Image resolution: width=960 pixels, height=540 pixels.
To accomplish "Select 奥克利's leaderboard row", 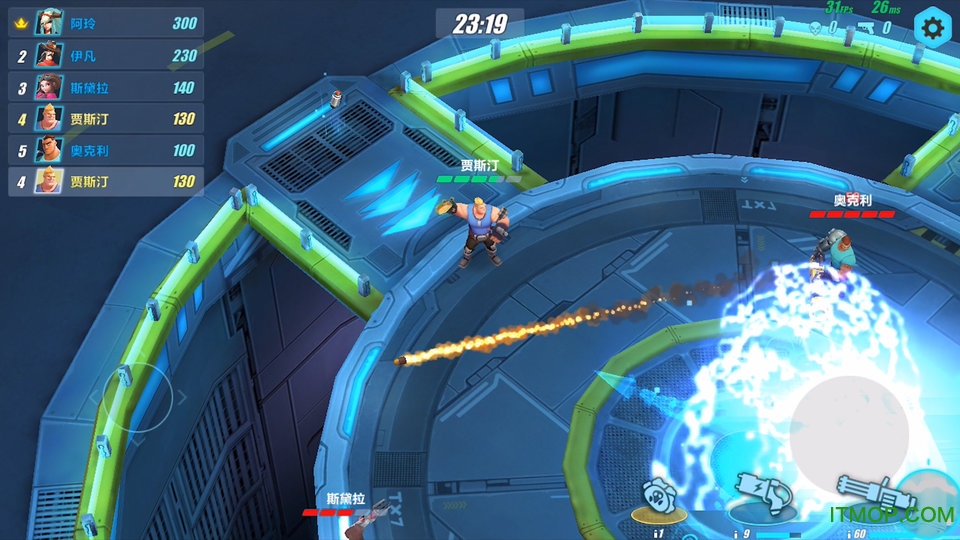I will pyautogui.click(x=106, y=150).
